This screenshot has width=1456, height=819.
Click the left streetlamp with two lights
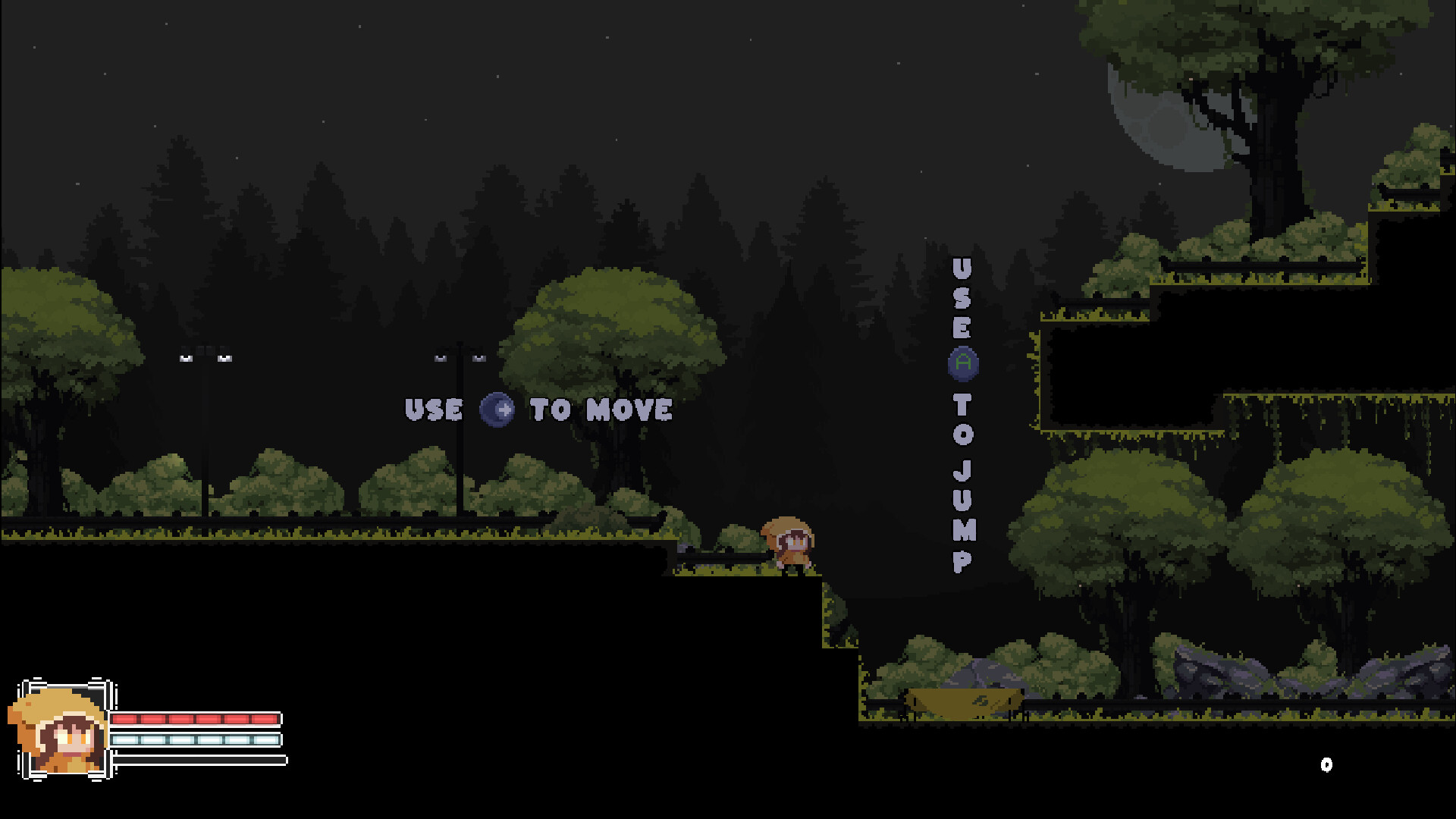click(205, 356)
